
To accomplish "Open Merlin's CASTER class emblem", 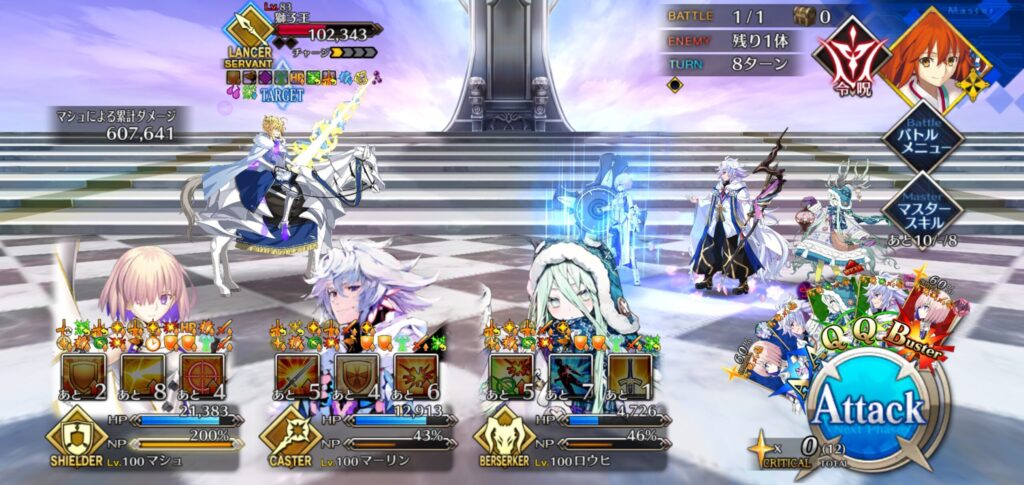I will pos(288,440).
